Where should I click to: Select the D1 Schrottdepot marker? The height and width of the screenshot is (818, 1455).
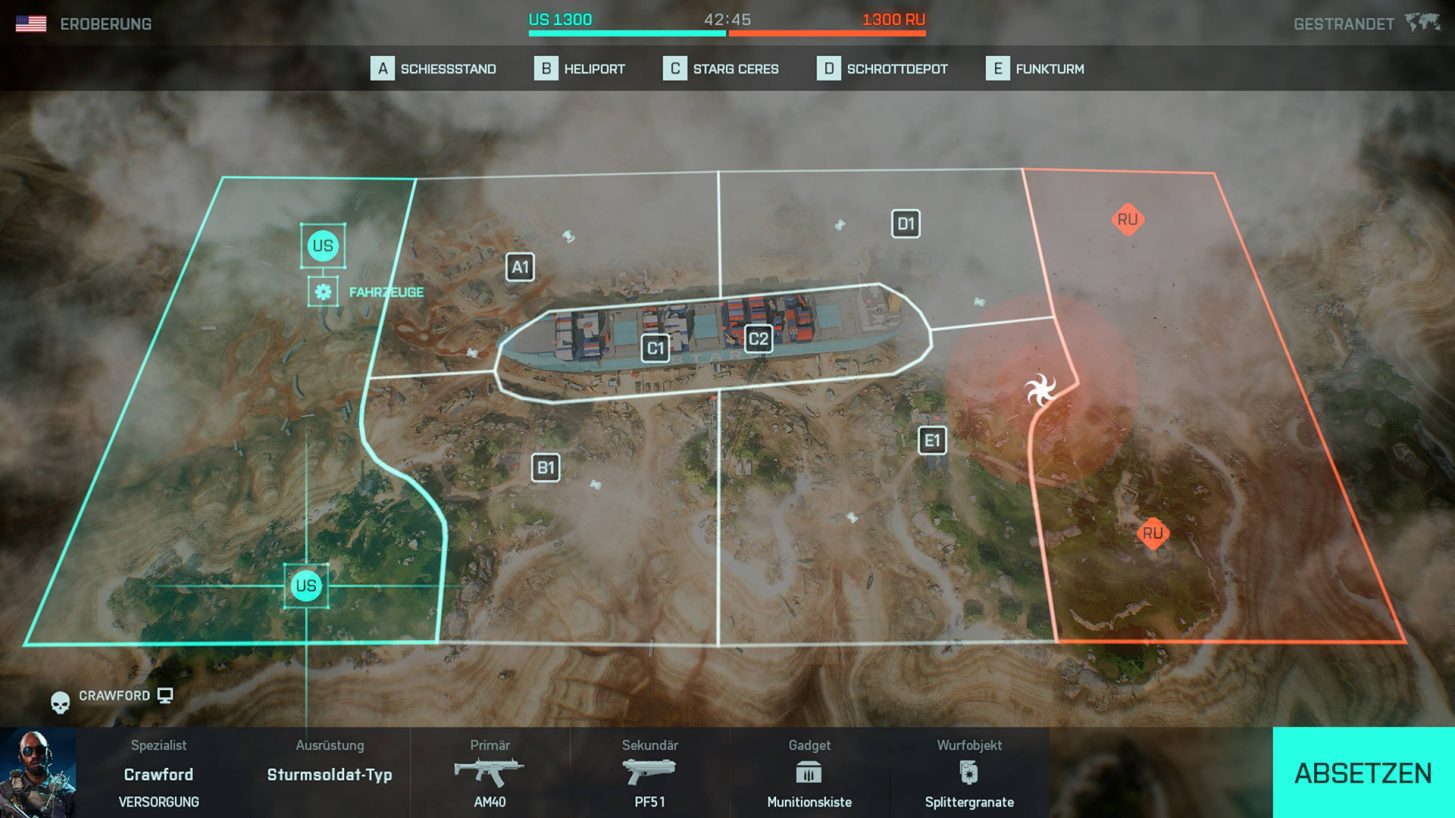click(906, 223)
